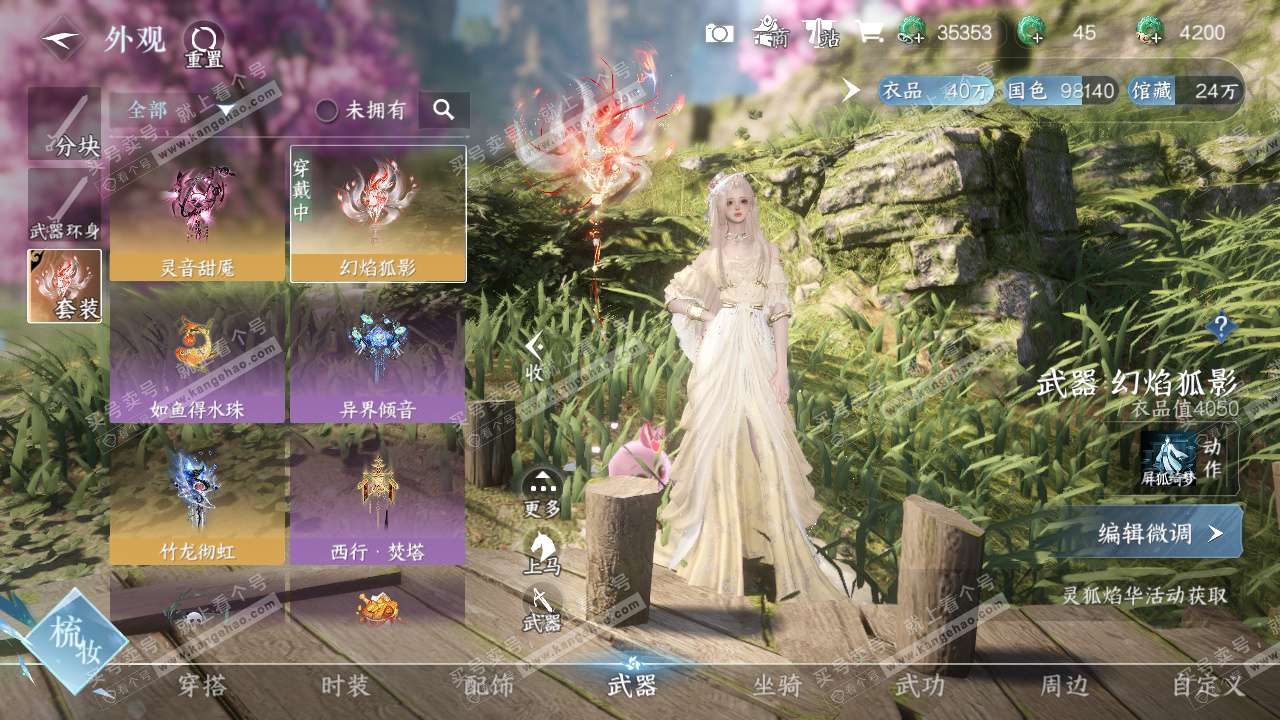Image resolution: width=1280 pixels, height=720 pixels.
Task: Mount the horse with 上马 button
Action: (542, 551)
